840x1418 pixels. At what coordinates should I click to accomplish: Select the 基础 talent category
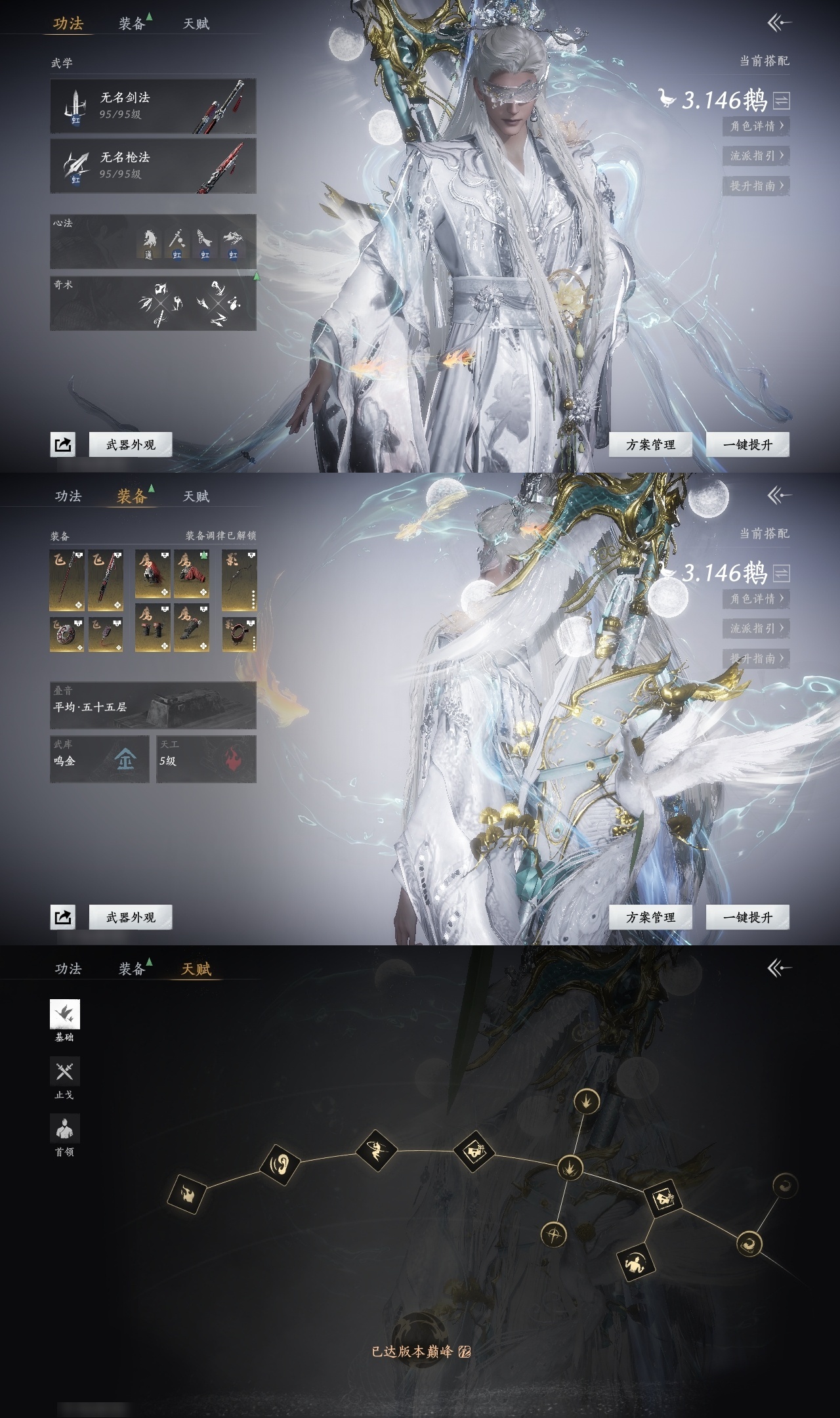tap(64, 1015)
